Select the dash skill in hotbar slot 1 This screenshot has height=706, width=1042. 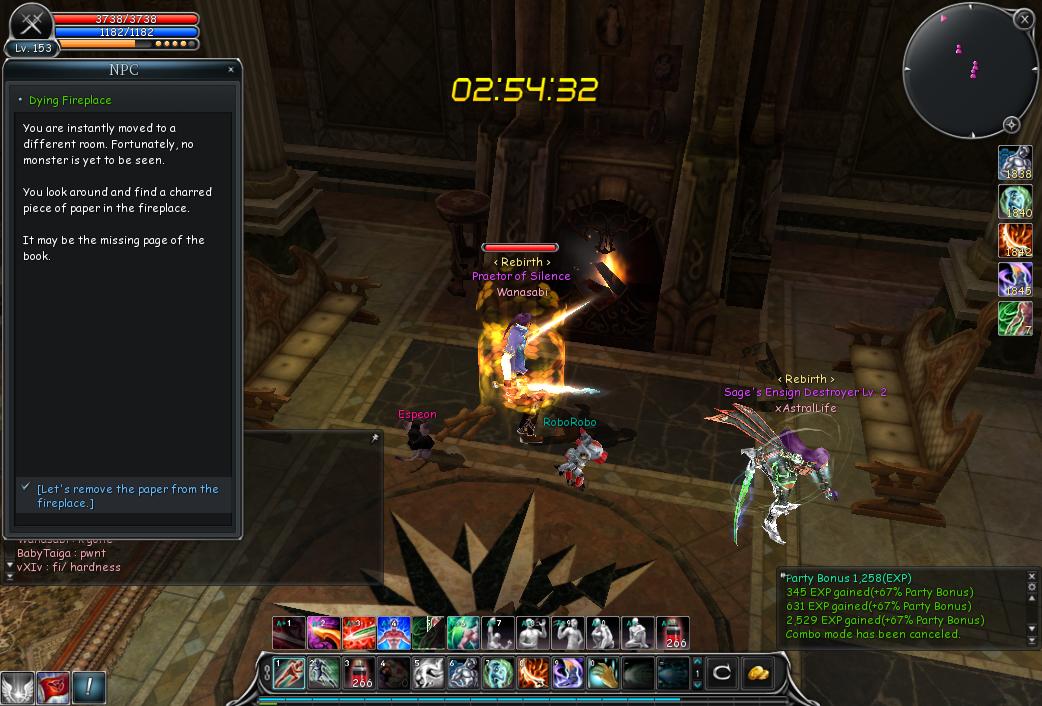coord(289,673)
